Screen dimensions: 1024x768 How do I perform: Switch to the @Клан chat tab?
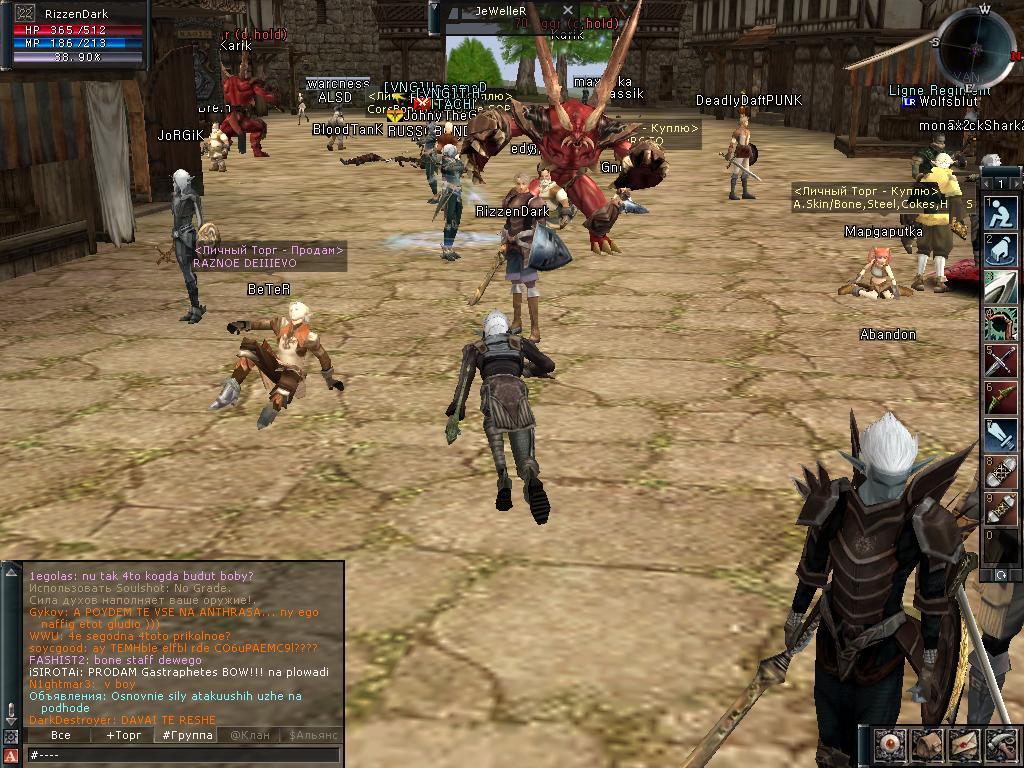point(250,735)
